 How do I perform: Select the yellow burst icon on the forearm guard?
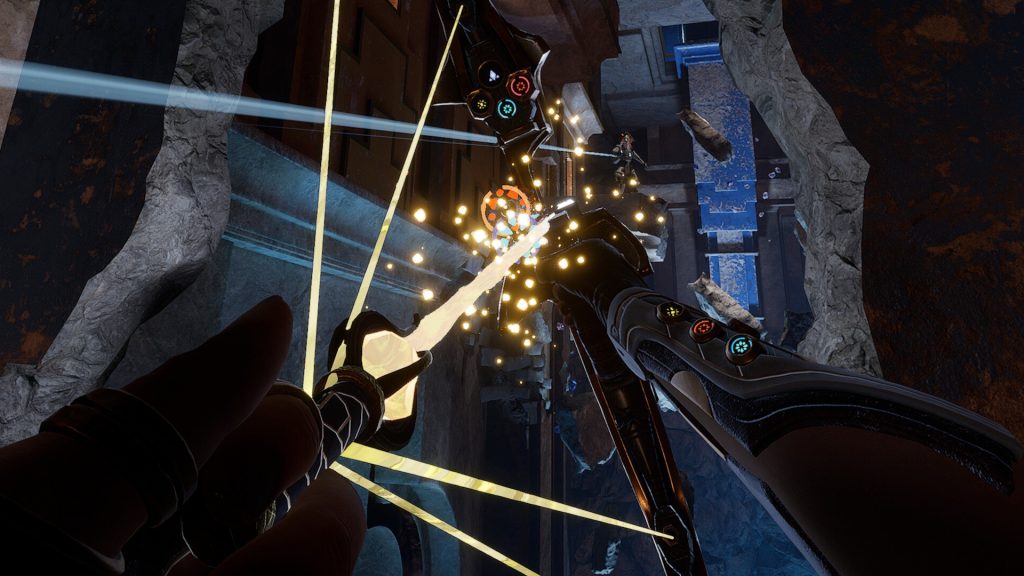pos(672,312)
